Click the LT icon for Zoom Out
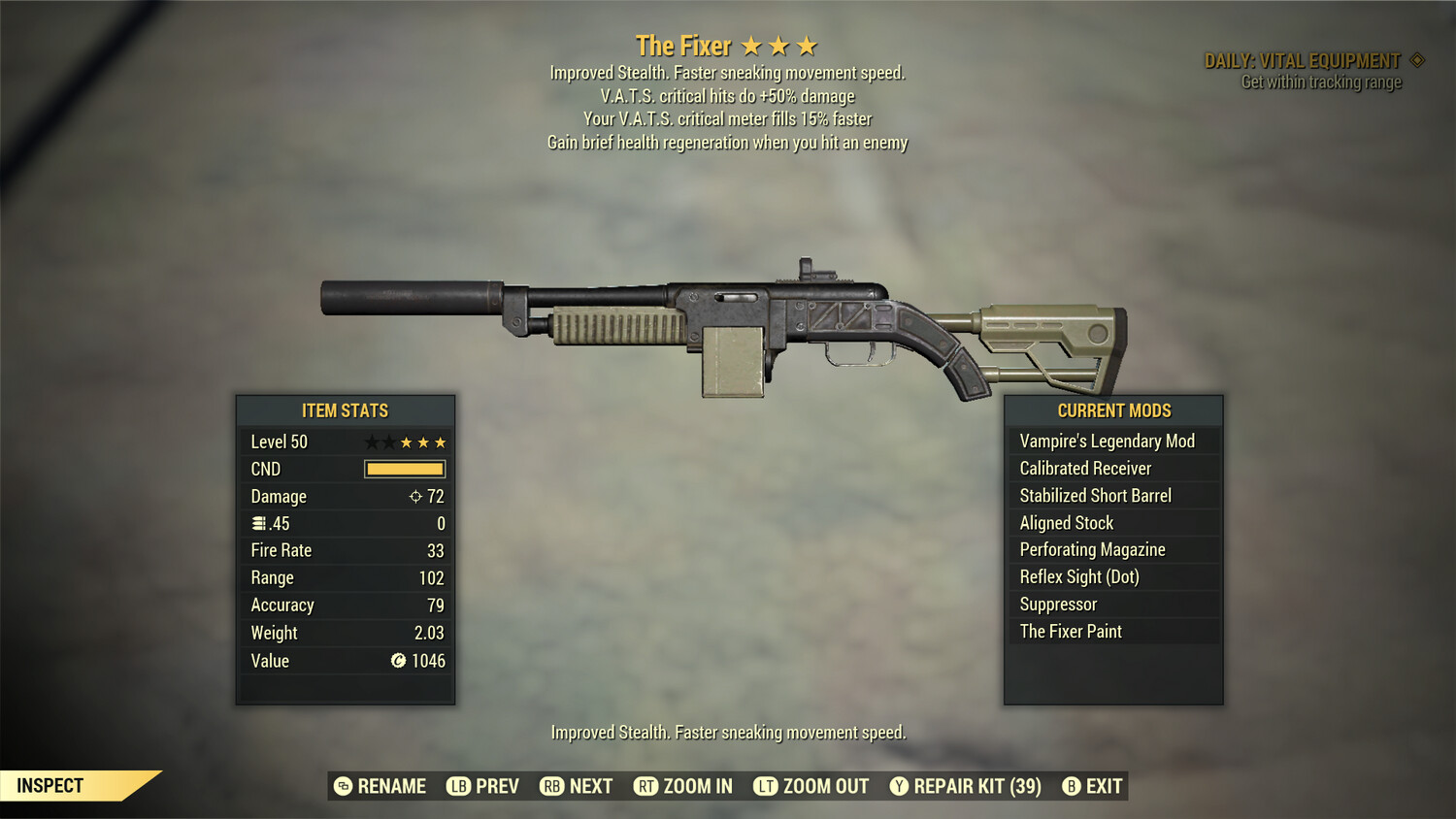Screen dimensions: 1456x819 764,786
